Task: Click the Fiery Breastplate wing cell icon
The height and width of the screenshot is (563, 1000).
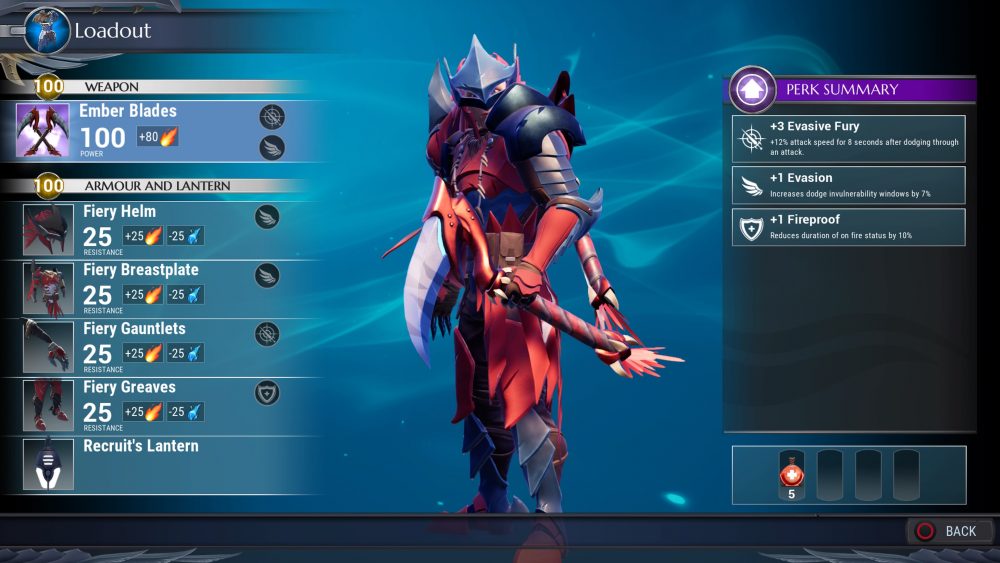Action: click(267, 275)
